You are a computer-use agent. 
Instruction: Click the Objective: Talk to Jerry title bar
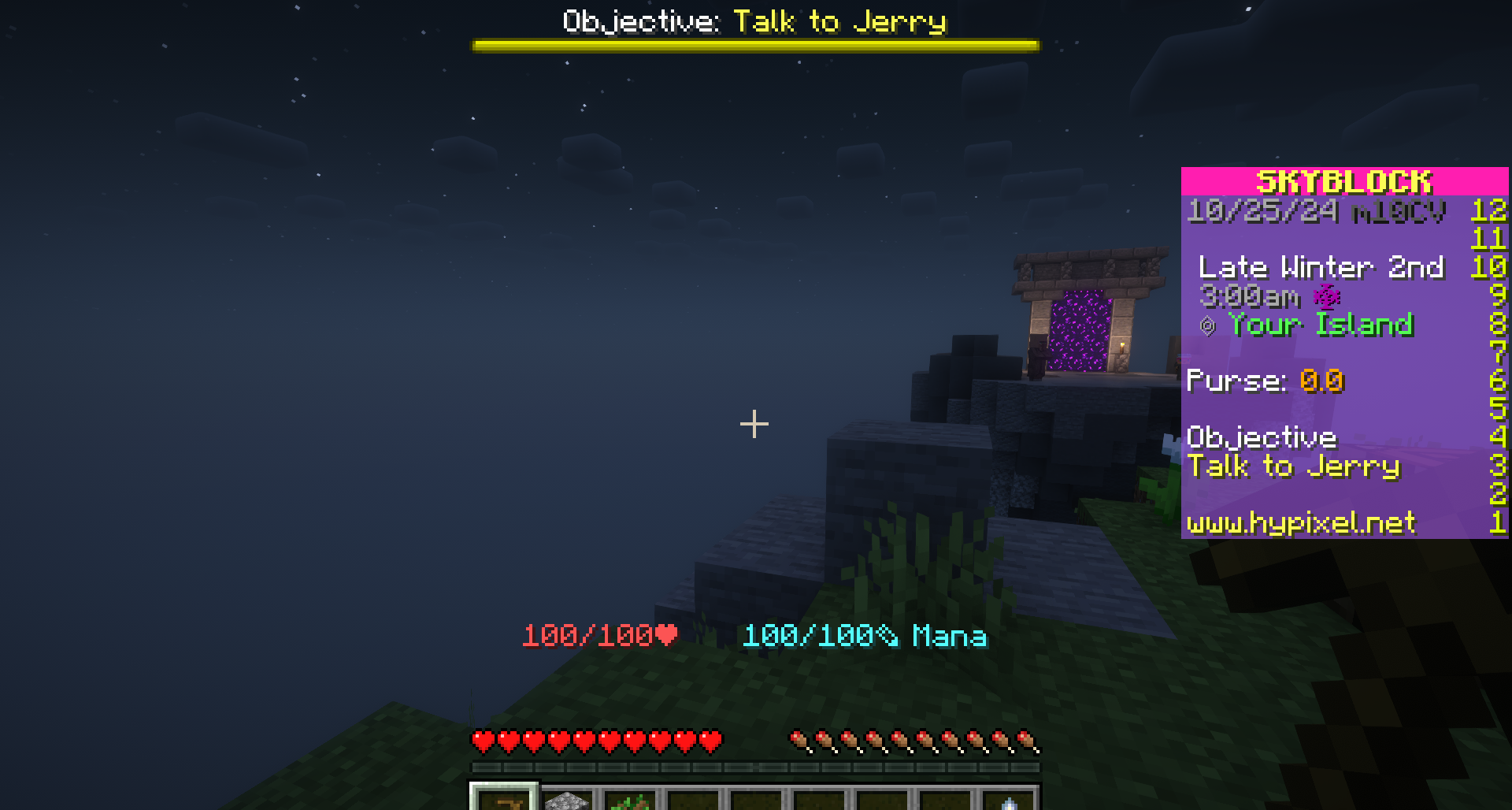click(x=752, y=21)
